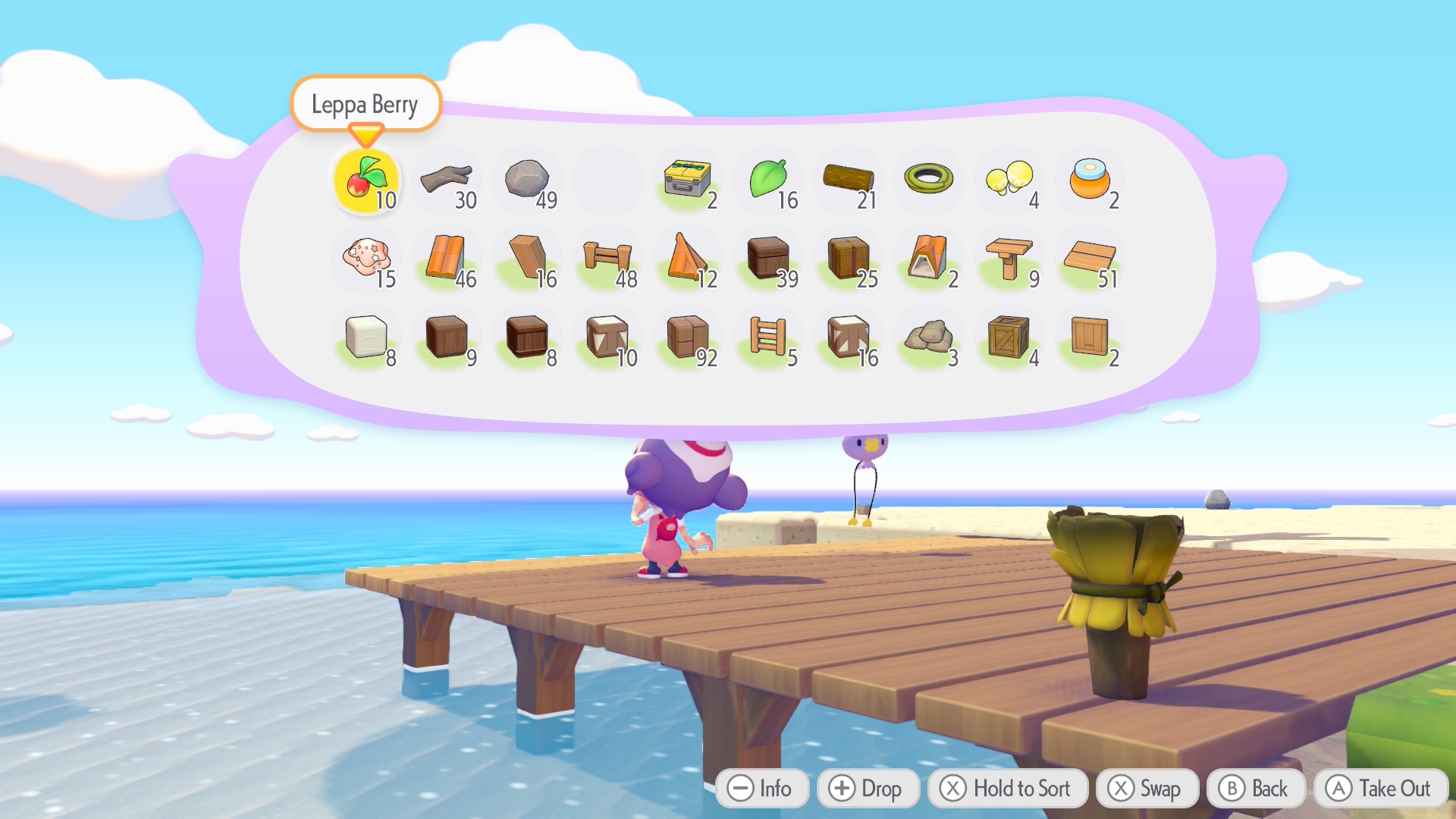Select the flat wooden board stack of 51
1456x819 pixels.
[x=1090, y=259]
